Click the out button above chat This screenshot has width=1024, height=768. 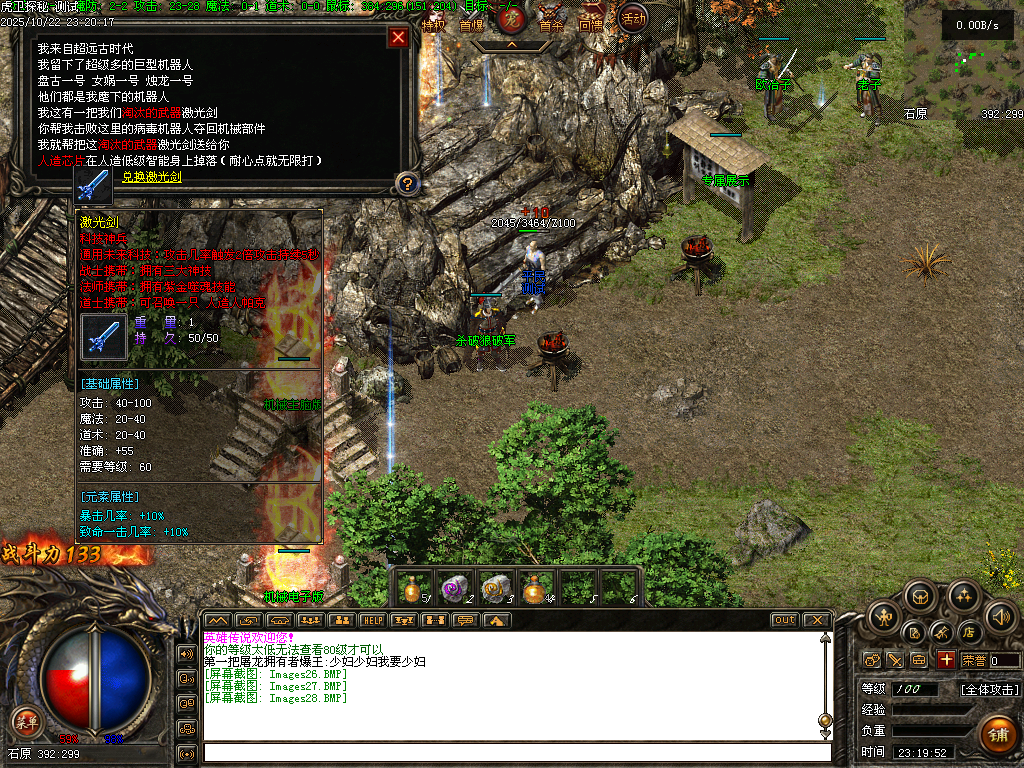click(784, 620)
